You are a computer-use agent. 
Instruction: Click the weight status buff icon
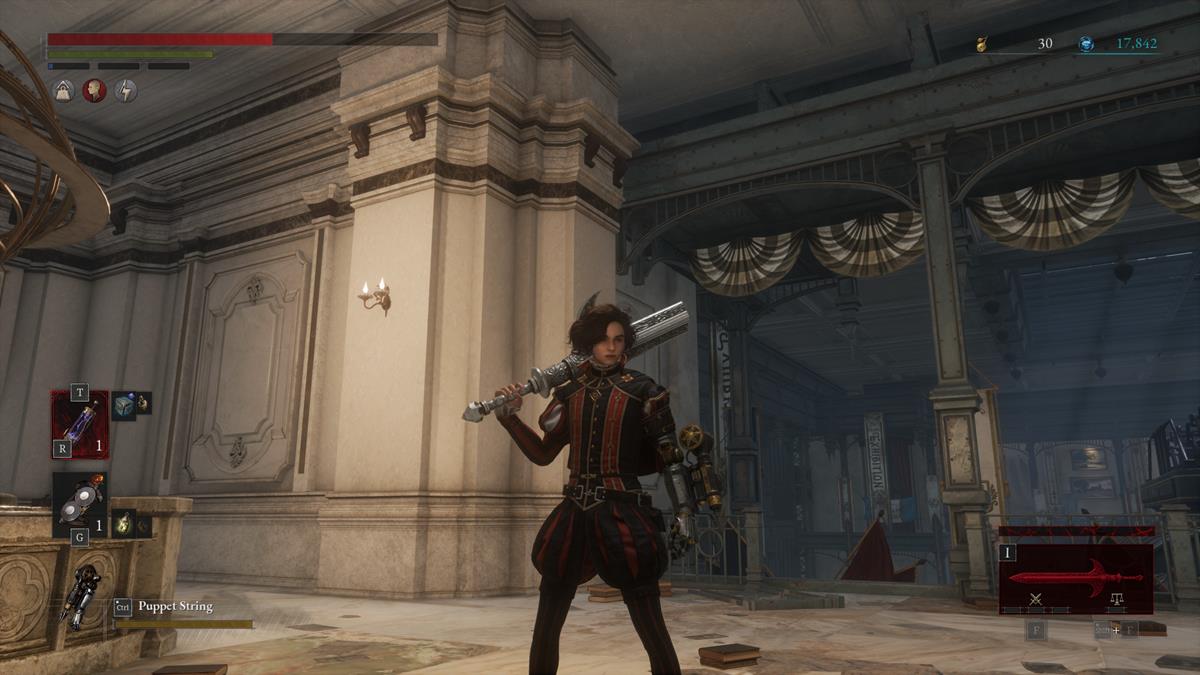[64, 91]
